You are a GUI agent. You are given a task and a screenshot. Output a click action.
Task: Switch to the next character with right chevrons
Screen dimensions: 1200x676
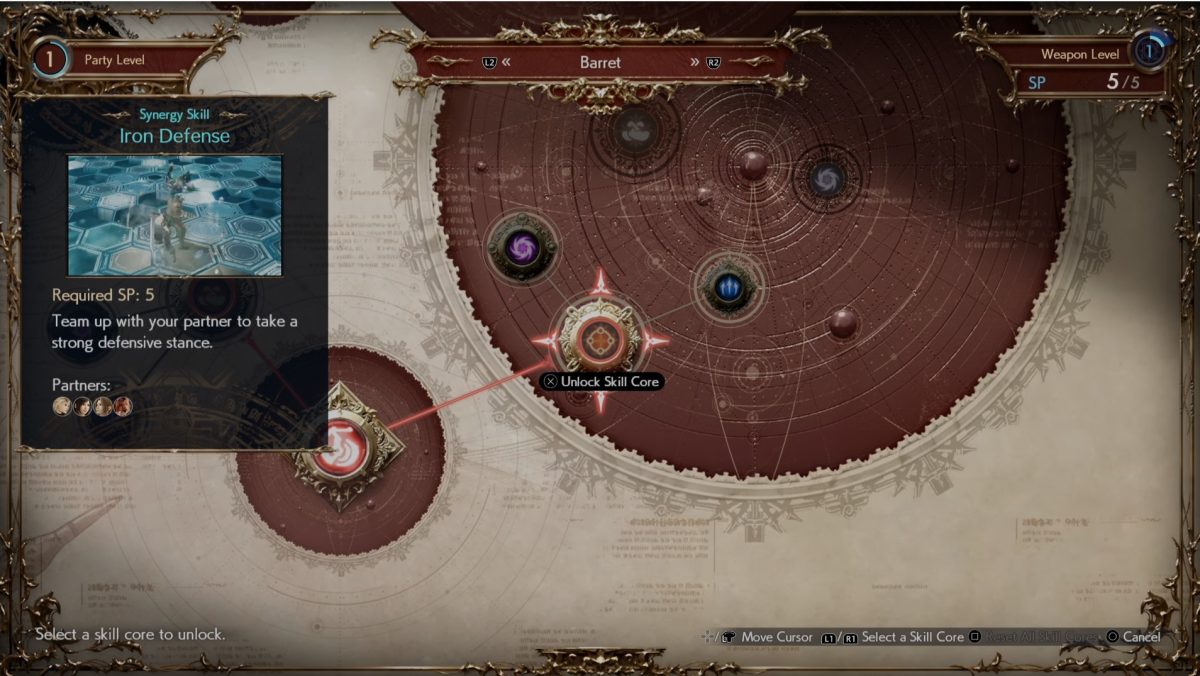pos(694,62)
